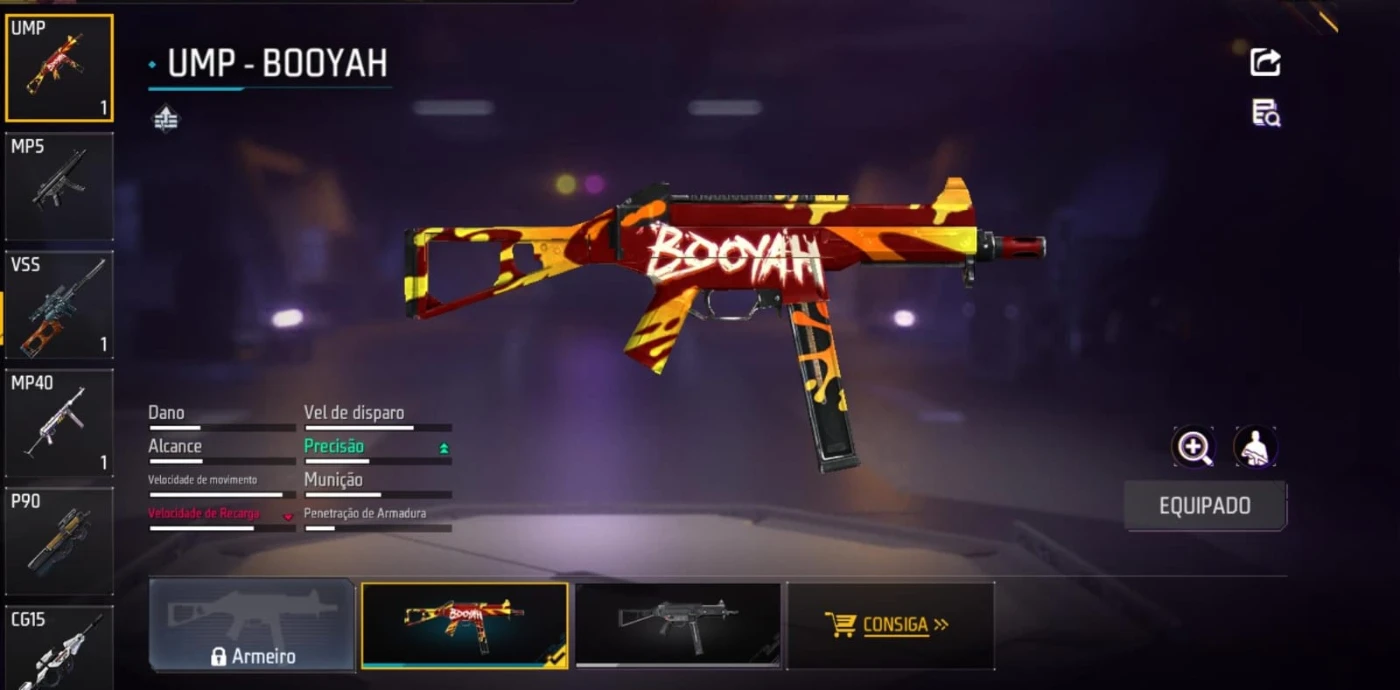Viewport: 1400px width, 690px height.
Task: Select the UMP weapon in the list
Action: coord(58,68)
